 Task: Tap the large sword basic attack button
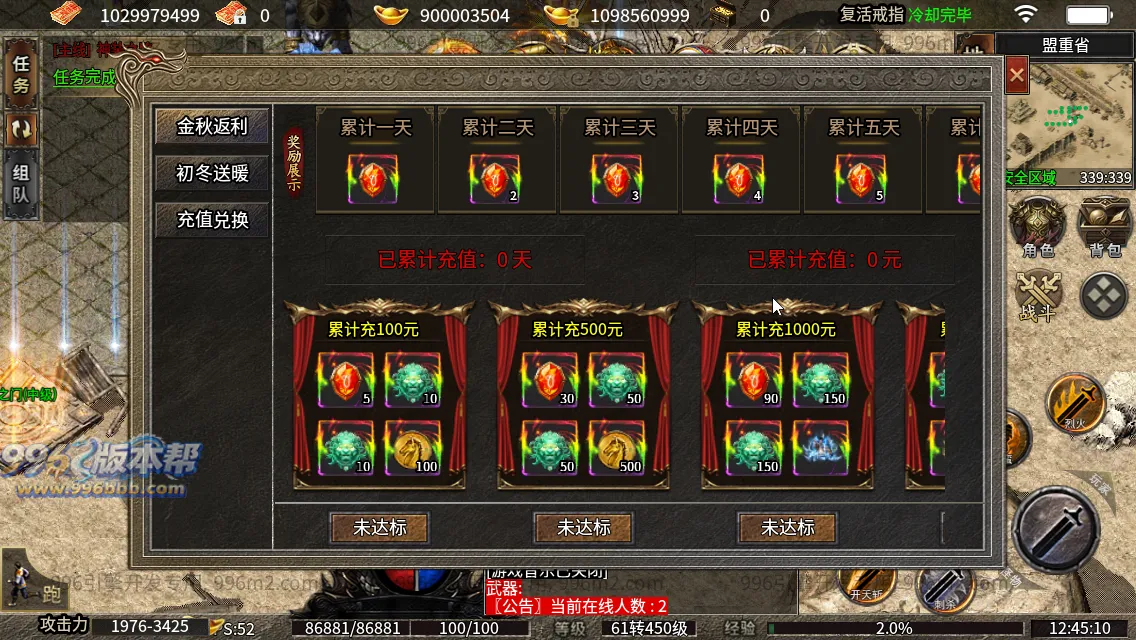coord(1056,529)
